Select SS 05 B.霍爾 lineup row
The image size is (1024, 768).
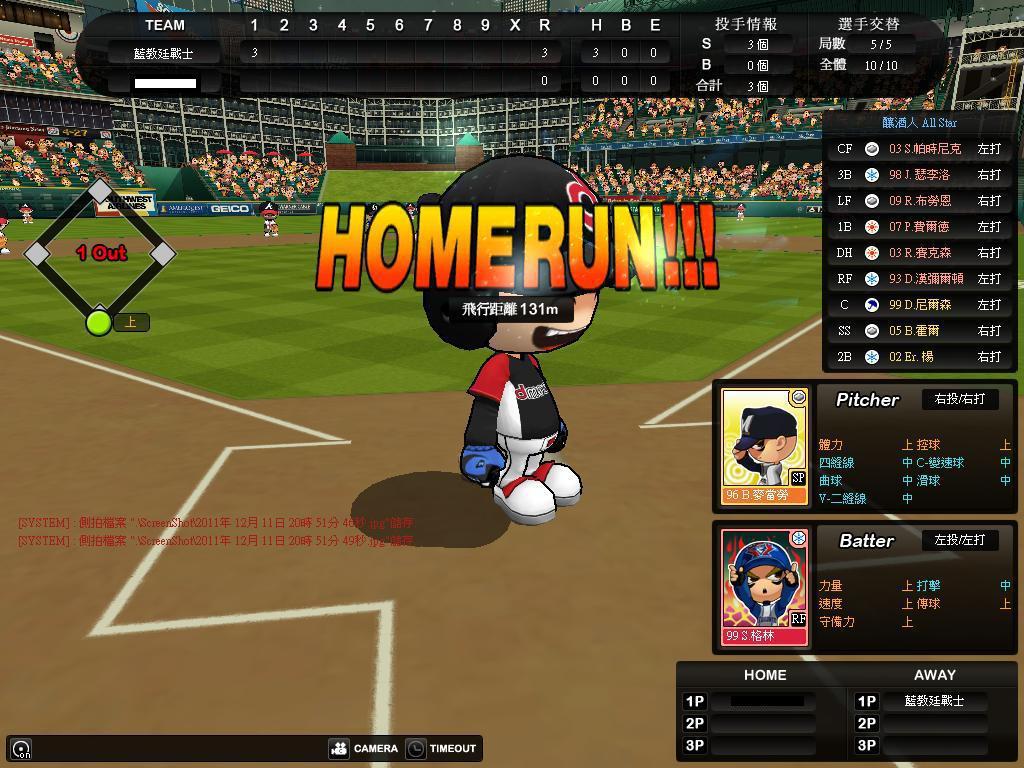920,331
